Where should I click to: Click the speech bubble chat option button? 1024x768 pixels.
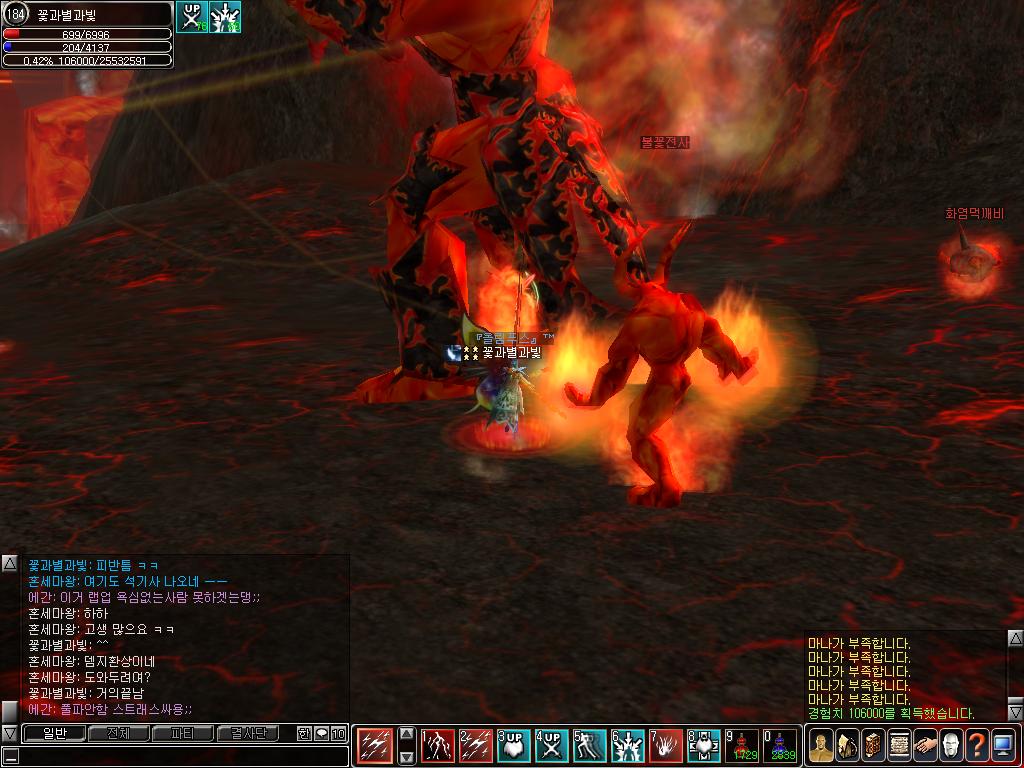321,733
